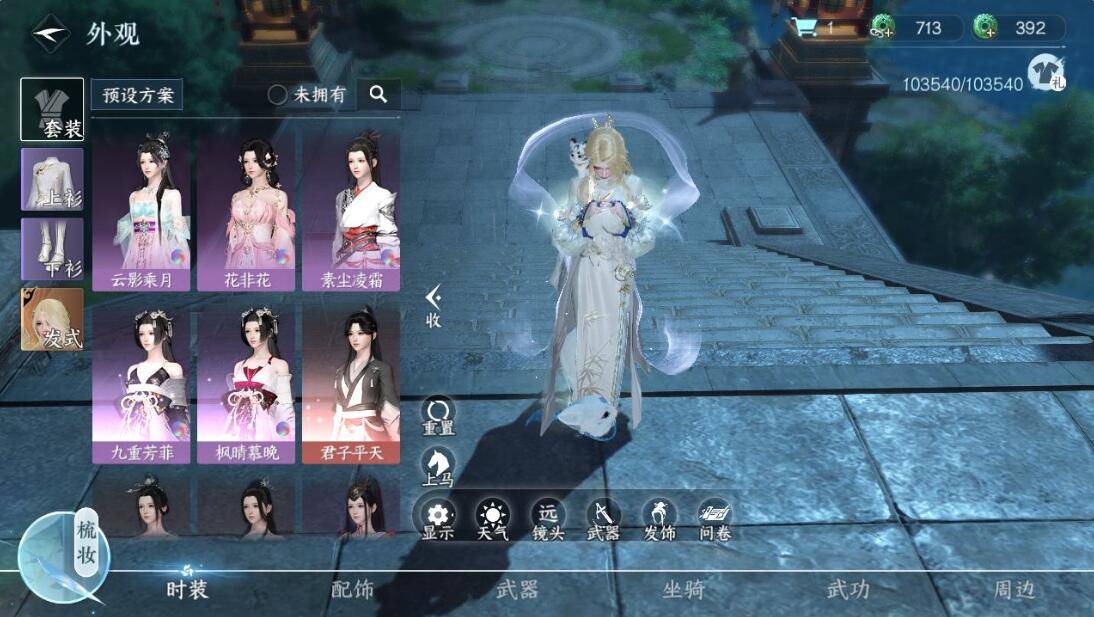Click the 重置 reset button
The height and width of the screenshot is (617, 1094).
[x=438, y=416]
